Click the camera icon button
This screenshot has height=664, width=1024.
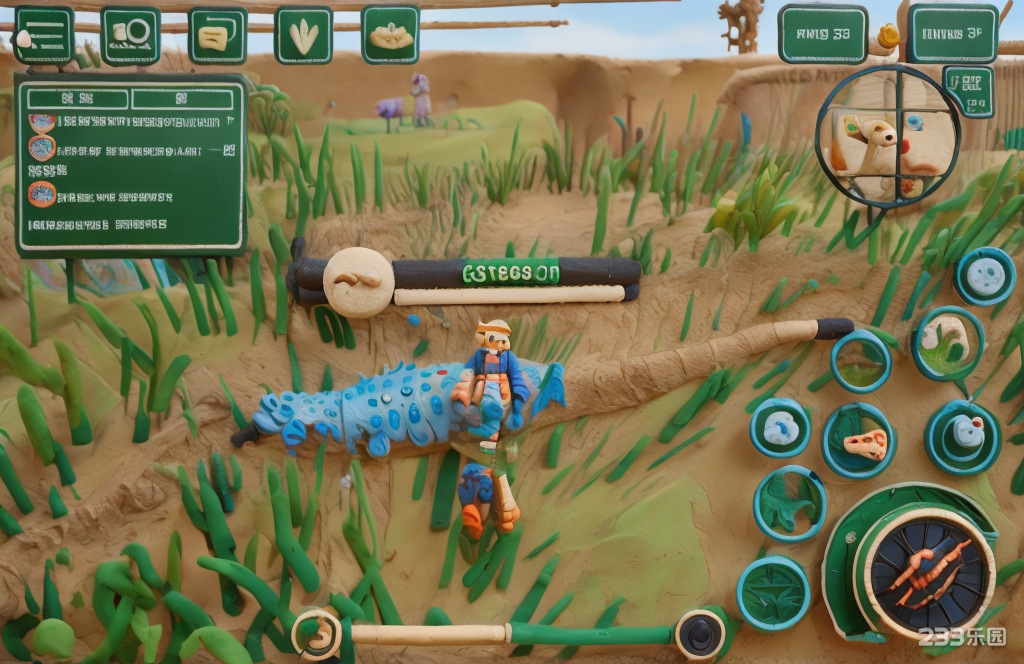coord(130,35)
